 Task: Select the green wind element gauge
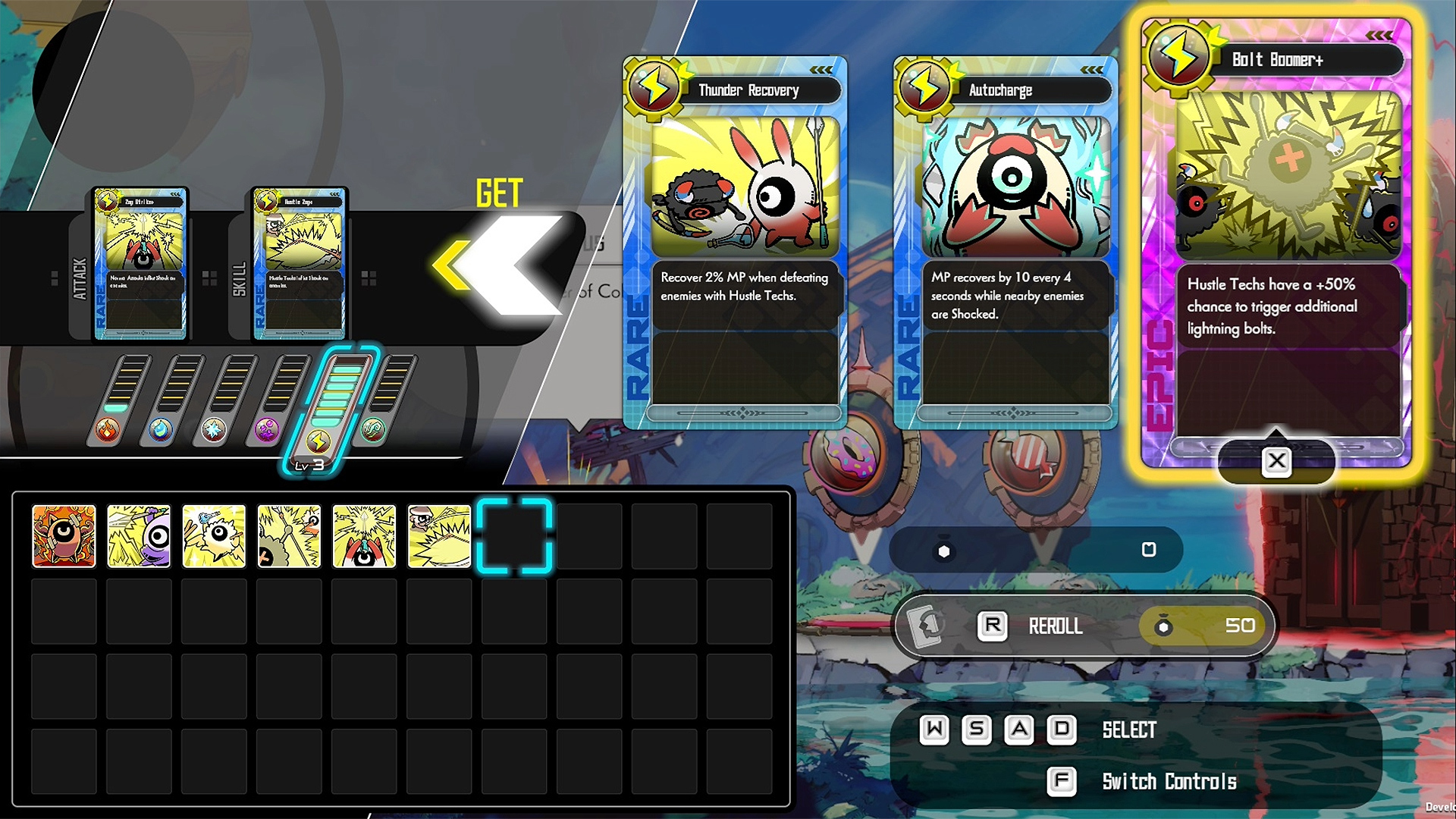(373, 431)
